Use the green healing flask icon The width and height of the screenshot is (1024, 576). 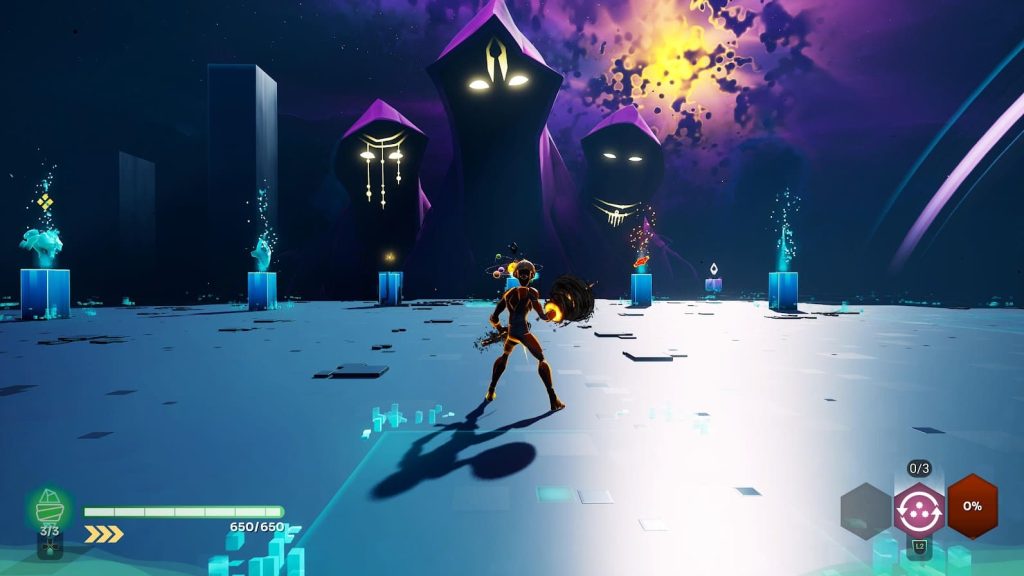49,507
